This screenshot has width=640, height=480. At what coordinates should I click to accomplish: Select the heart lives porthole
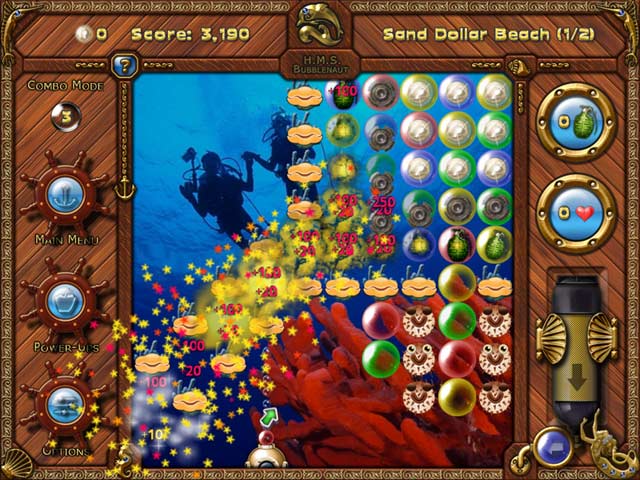(575, 212)
